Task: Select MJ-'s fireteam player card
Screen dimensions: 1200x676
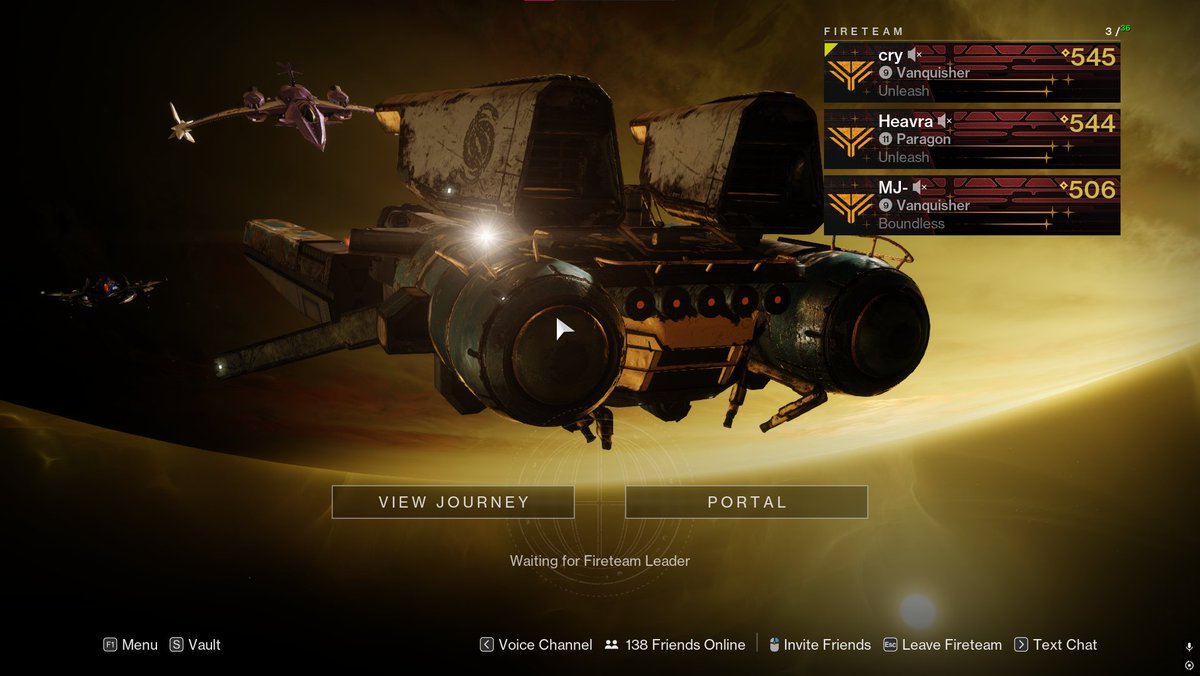Action: click(x=971, y=205)
